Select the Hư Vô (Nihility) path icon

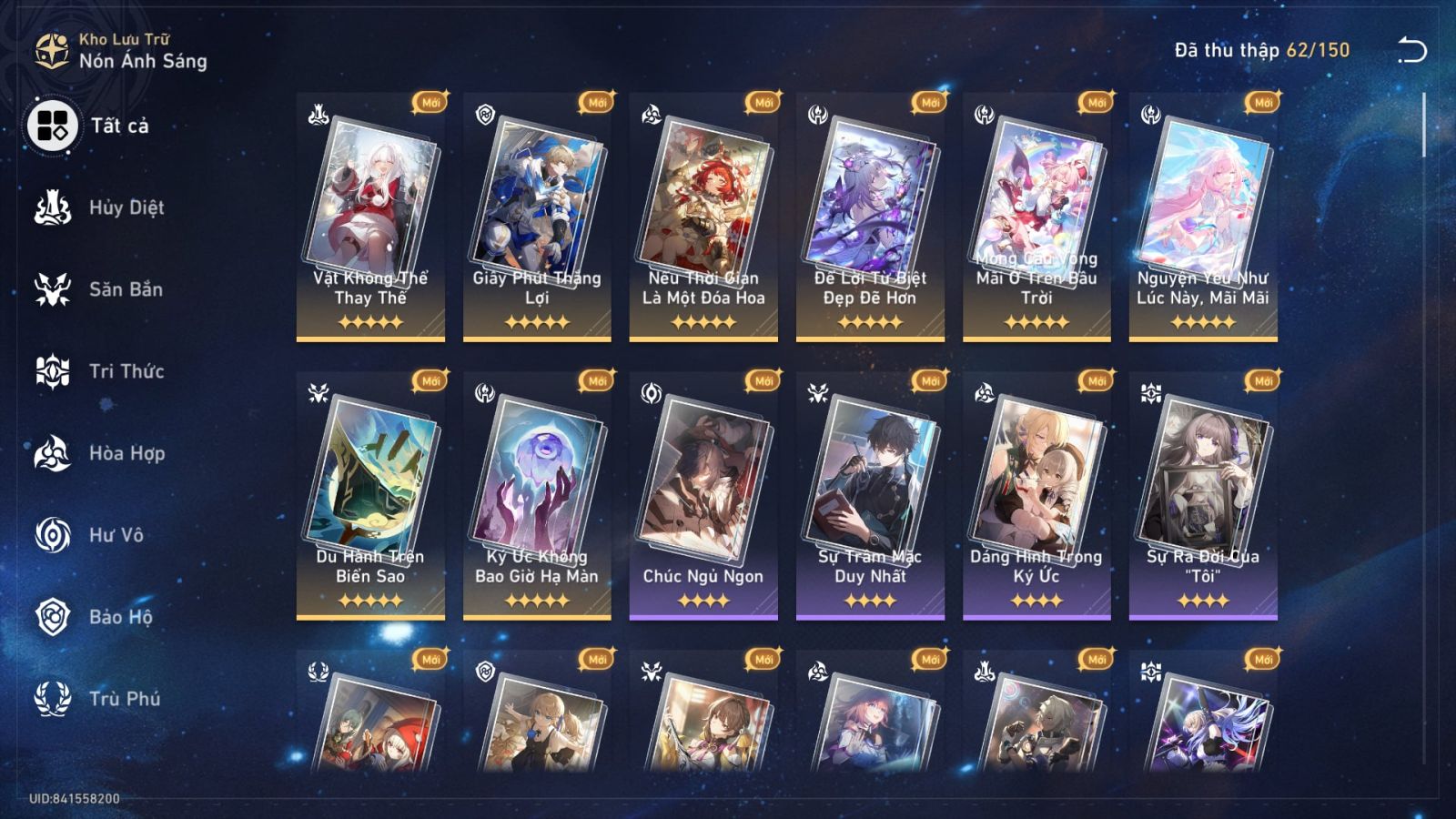click(50, 535)
